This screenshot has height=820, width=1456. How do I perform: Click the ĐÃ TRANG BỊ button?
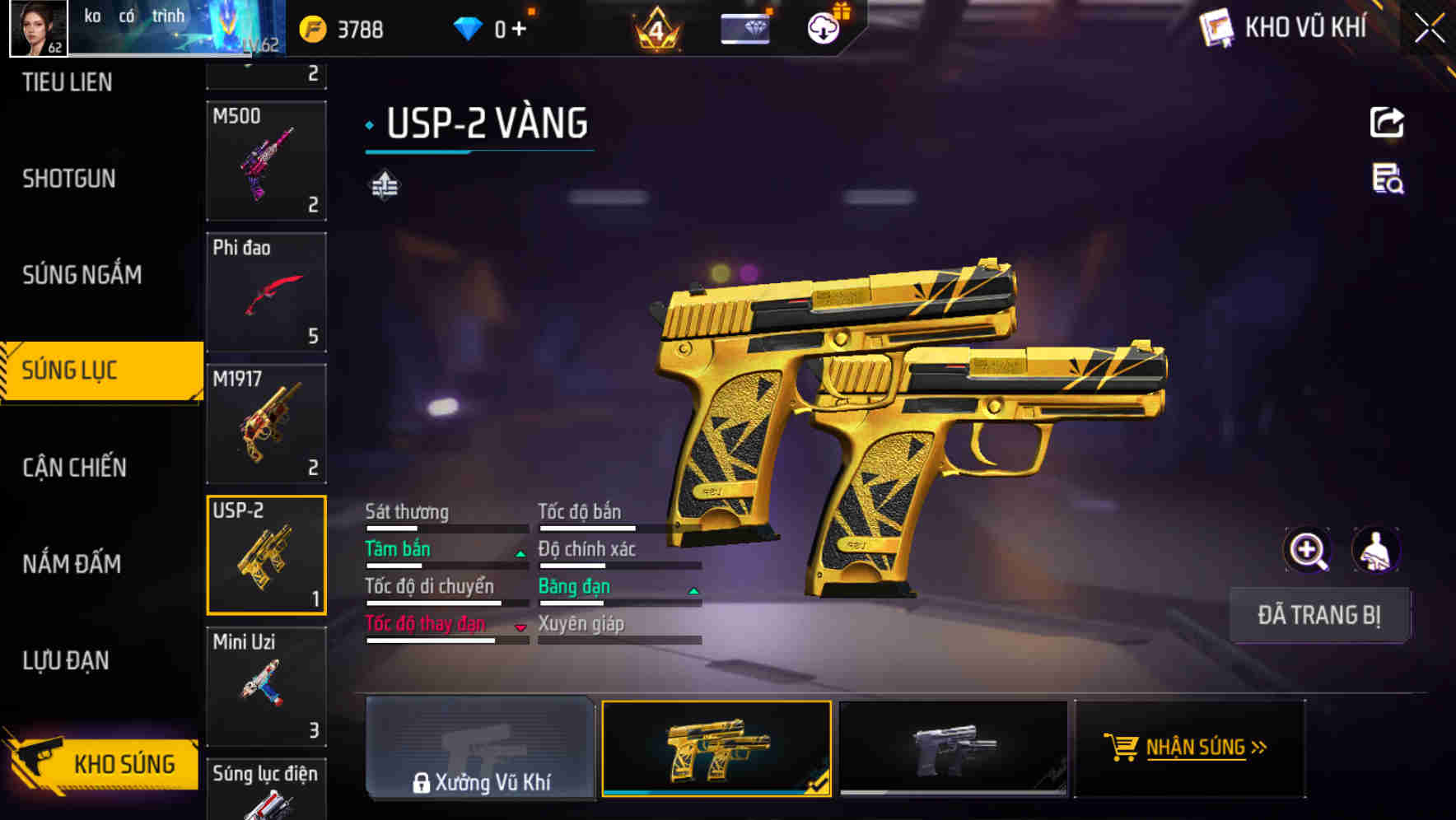1319,614
